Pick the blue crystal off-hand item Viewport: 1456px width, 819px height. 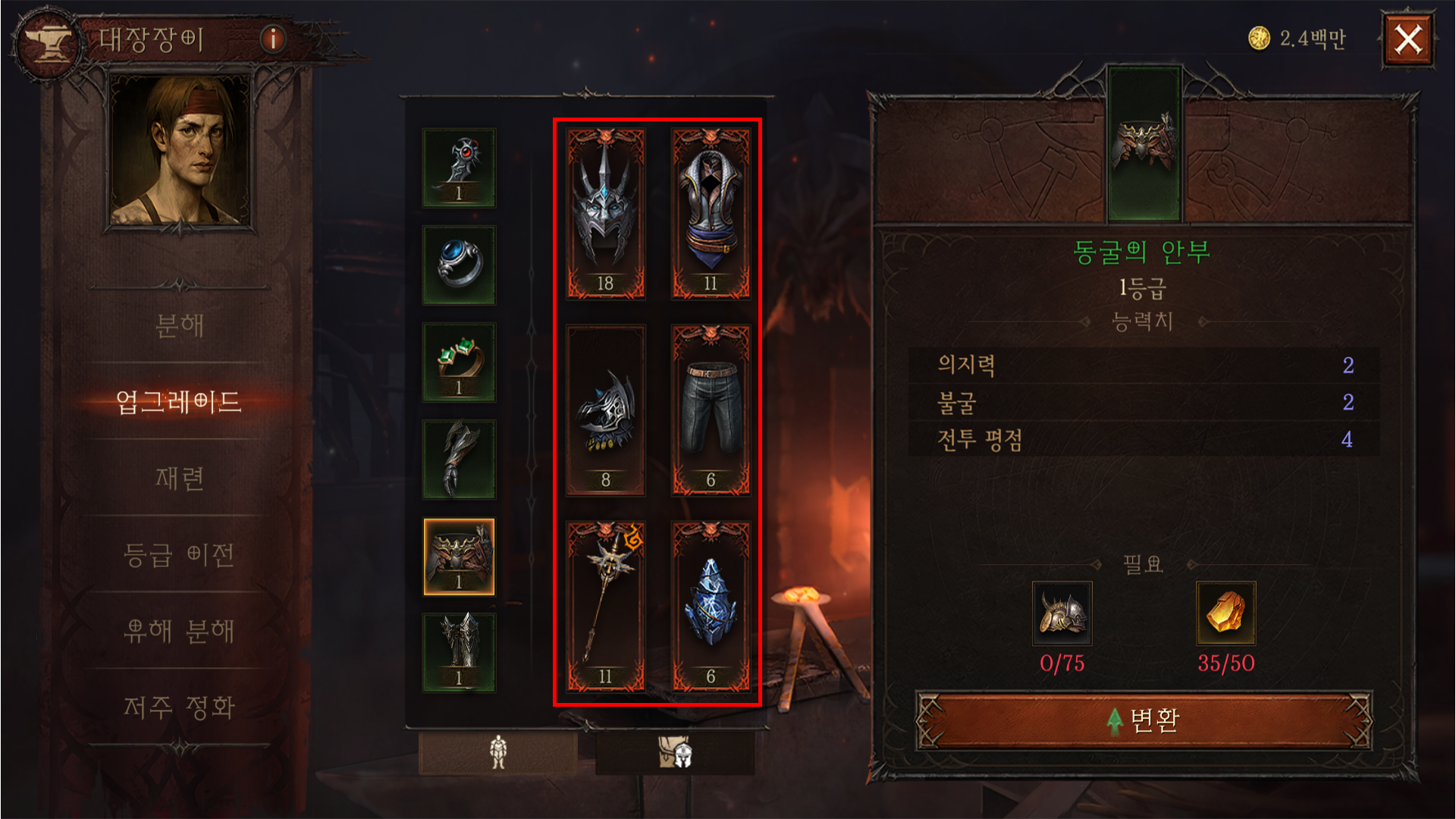[x=711, y=607]
